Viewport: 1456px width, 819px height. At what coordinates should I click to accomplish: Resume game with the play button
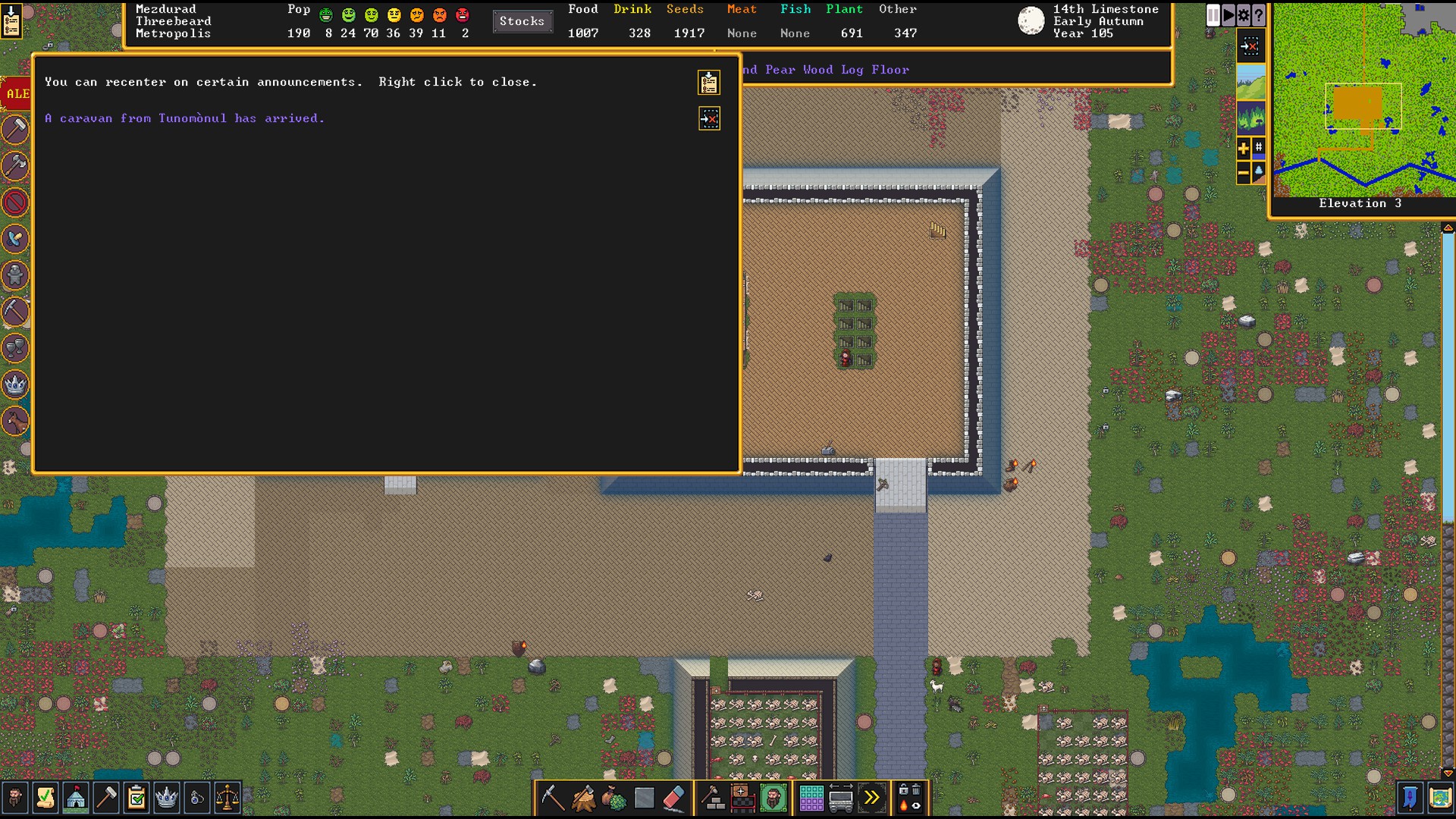(x=1228, y=15)
